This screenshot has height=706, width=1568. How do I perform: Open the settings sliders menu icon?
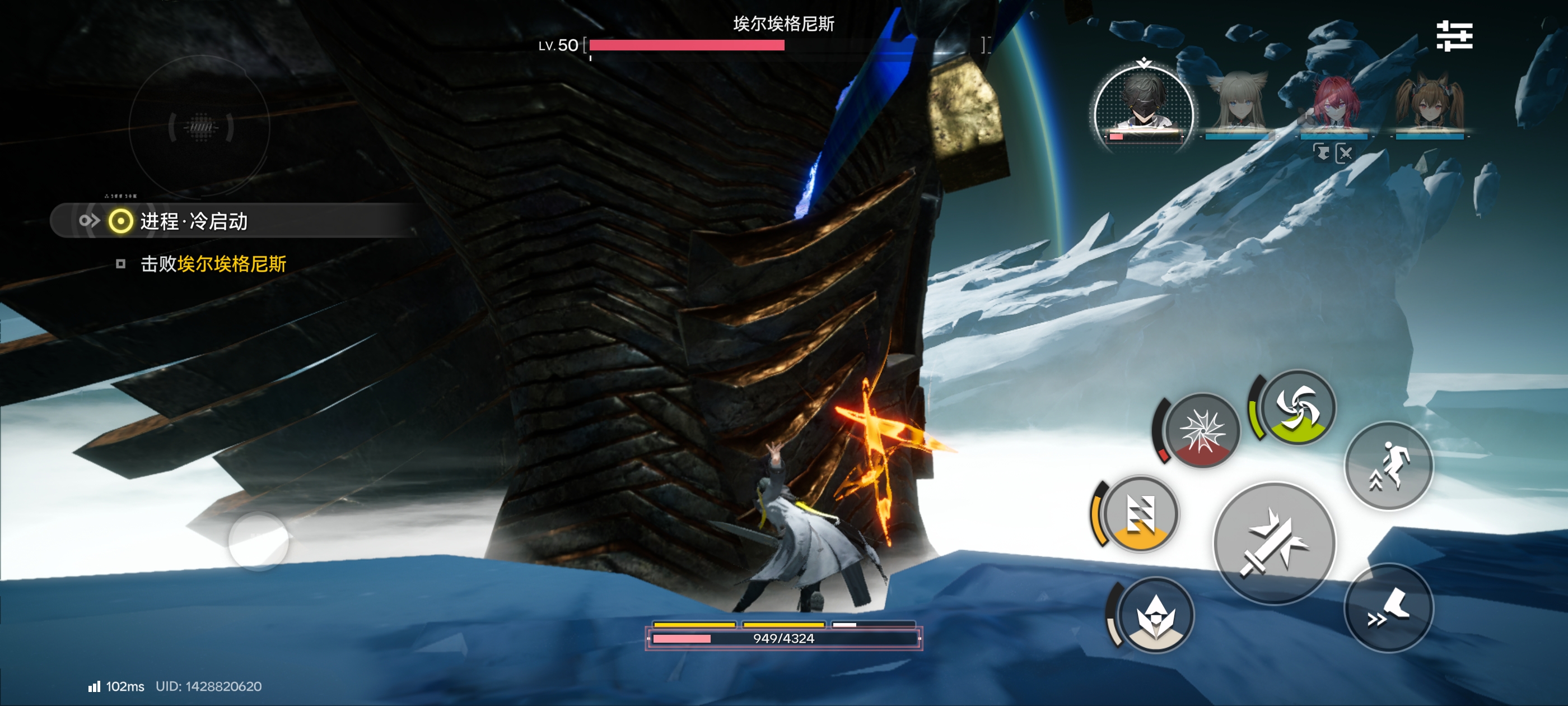coord(1454,36)
